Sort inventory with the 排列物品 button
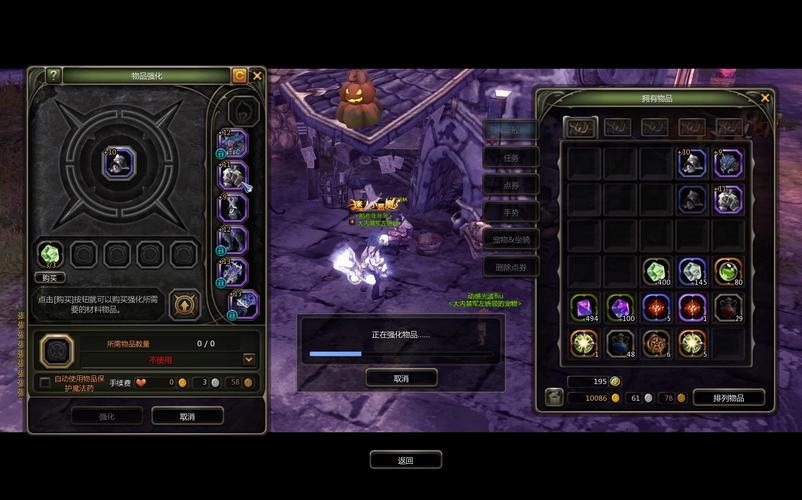 click(728, 398)
